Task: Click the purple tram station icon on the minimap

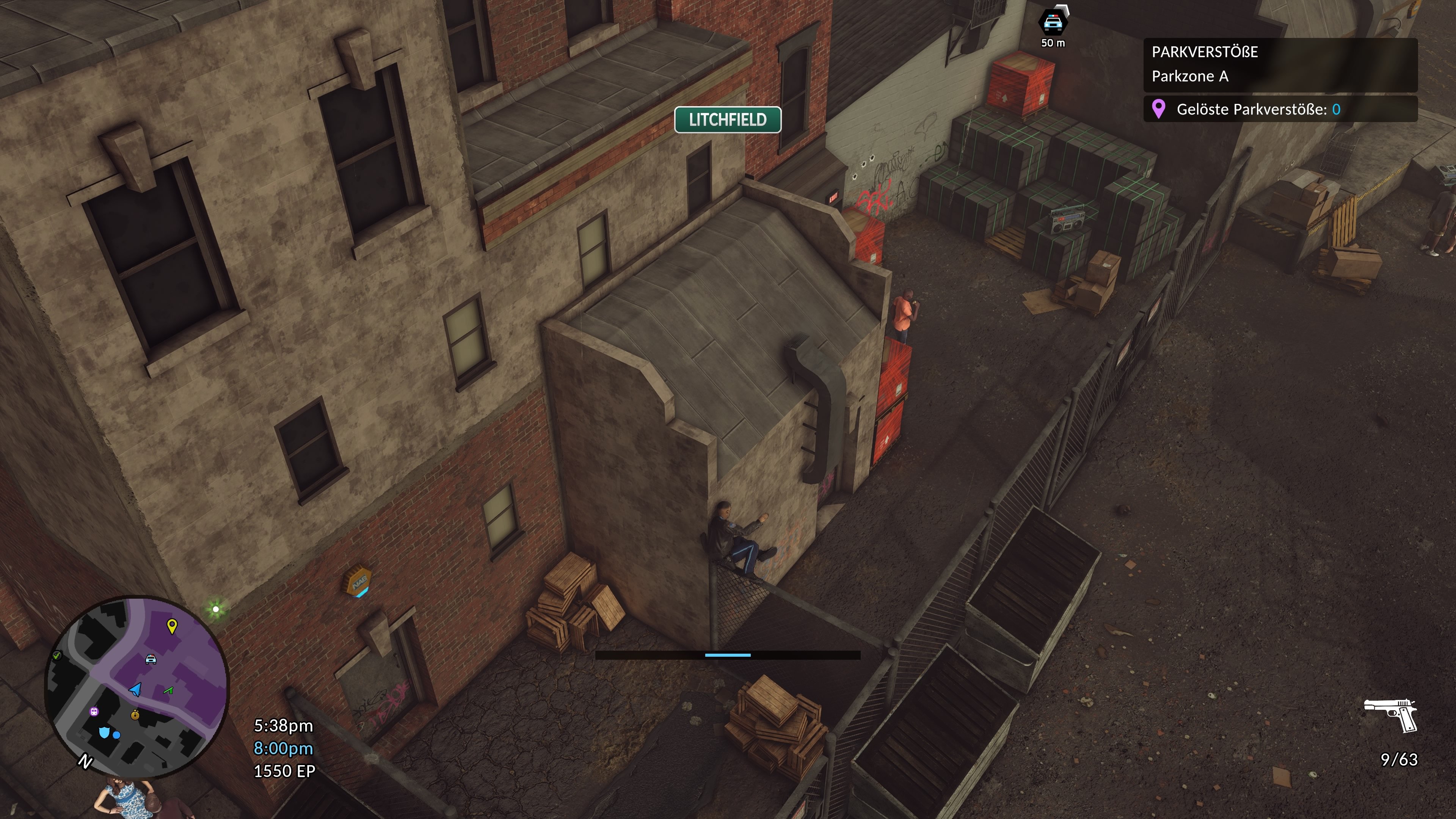Action: [94, 712]
